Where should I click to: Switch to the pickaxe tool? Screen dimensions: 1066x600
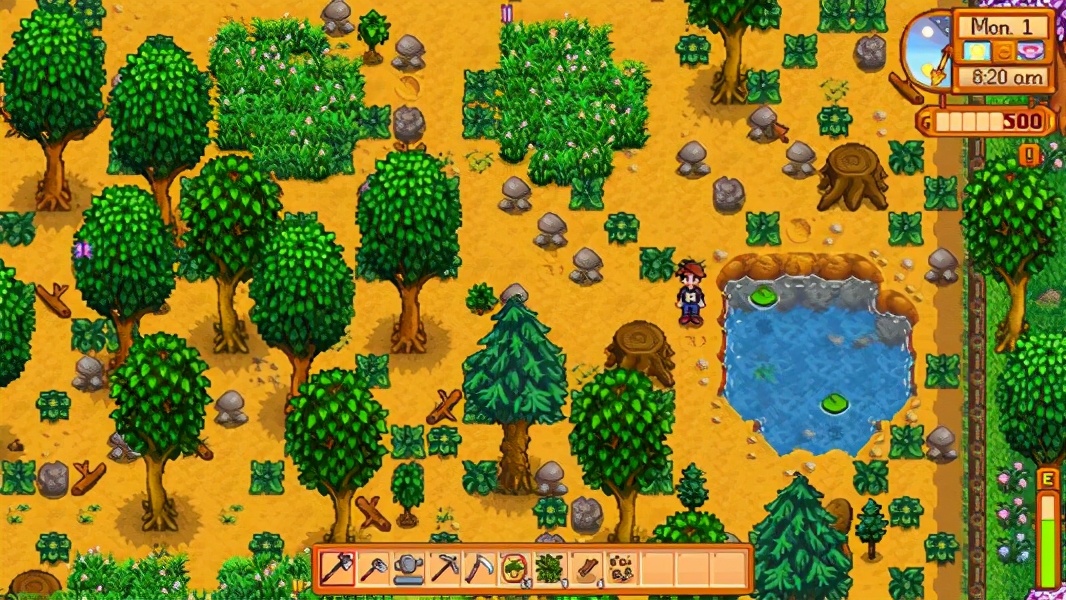(x=444, y=569)
